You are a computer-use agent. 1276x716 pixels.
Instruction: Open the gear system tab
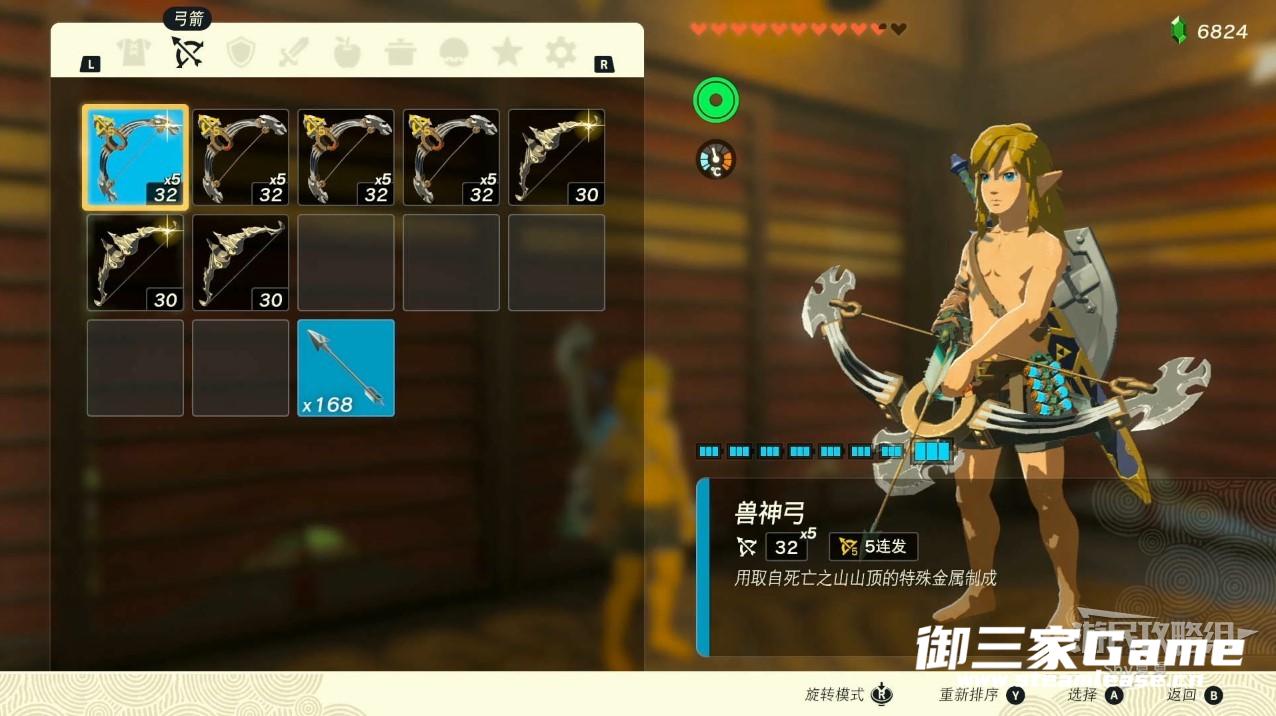pos(560,52)
